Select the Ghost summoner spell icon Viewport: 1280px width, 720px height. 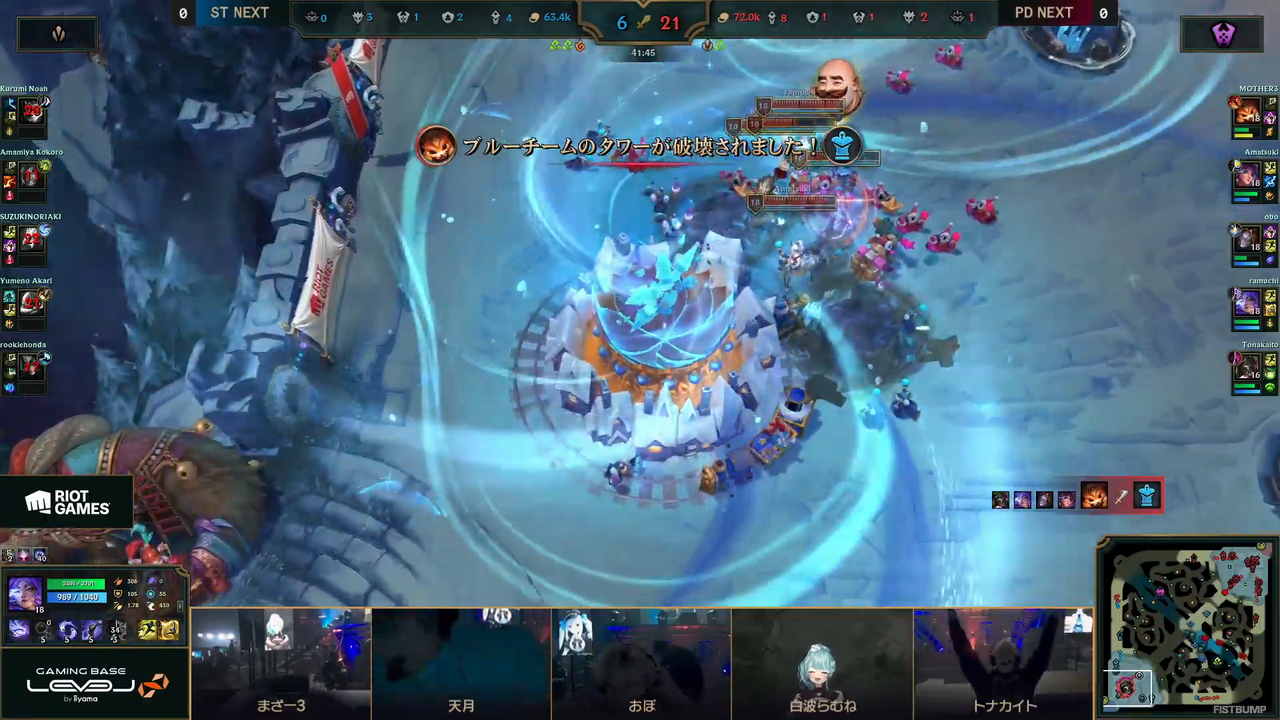pyautogui.click(x=147, y=628)
